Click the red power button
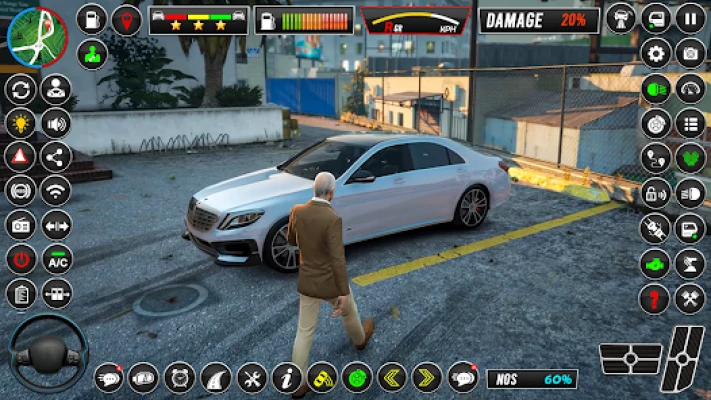This screenshot has height=400, width=711. (20, 259)
